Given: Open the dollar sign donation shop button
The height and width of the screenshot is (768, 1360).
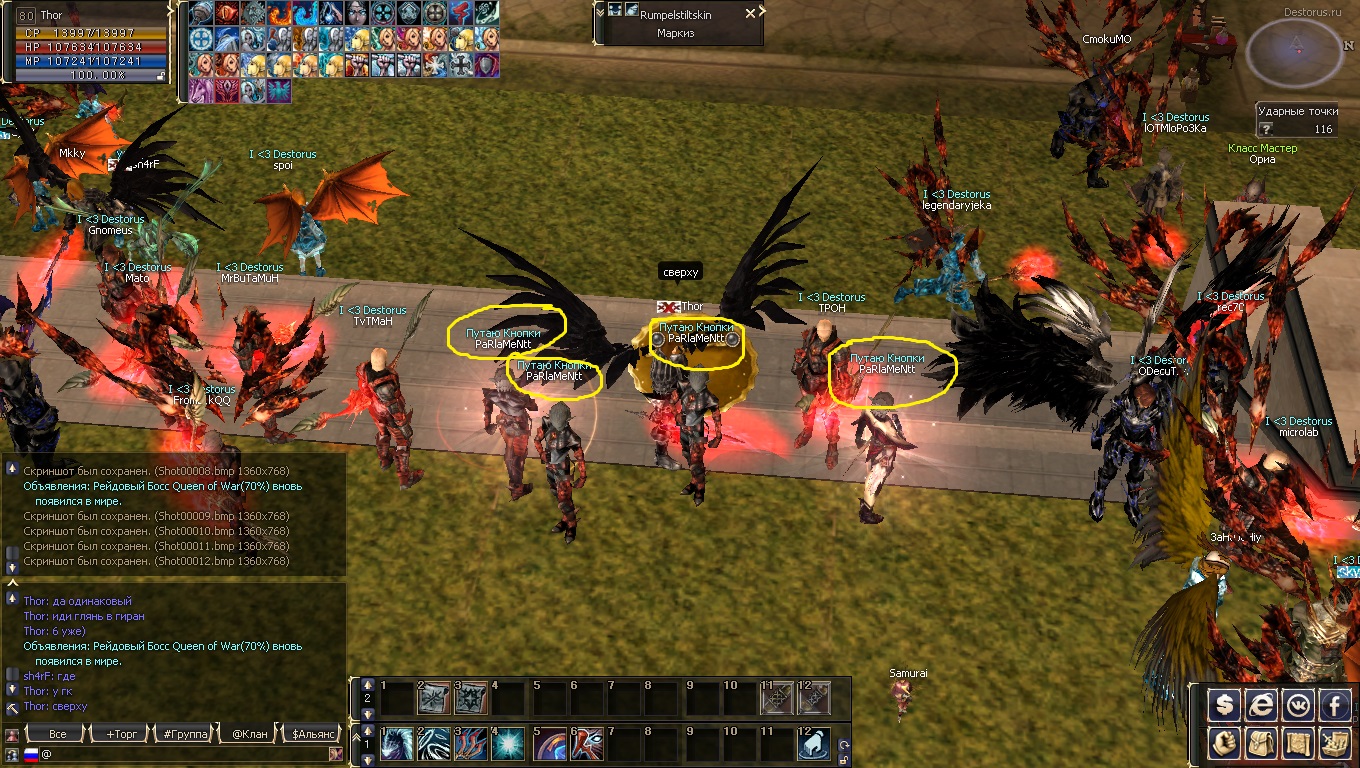Looking at the screenshot, I should tap(1224, 706).
